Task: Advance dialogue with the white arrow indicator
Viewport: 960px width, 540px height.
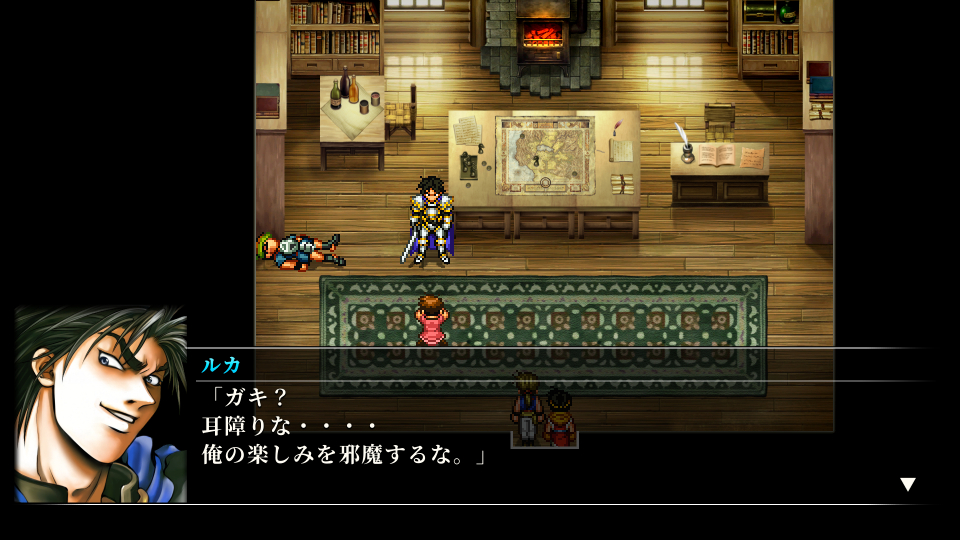Action: 907,484
